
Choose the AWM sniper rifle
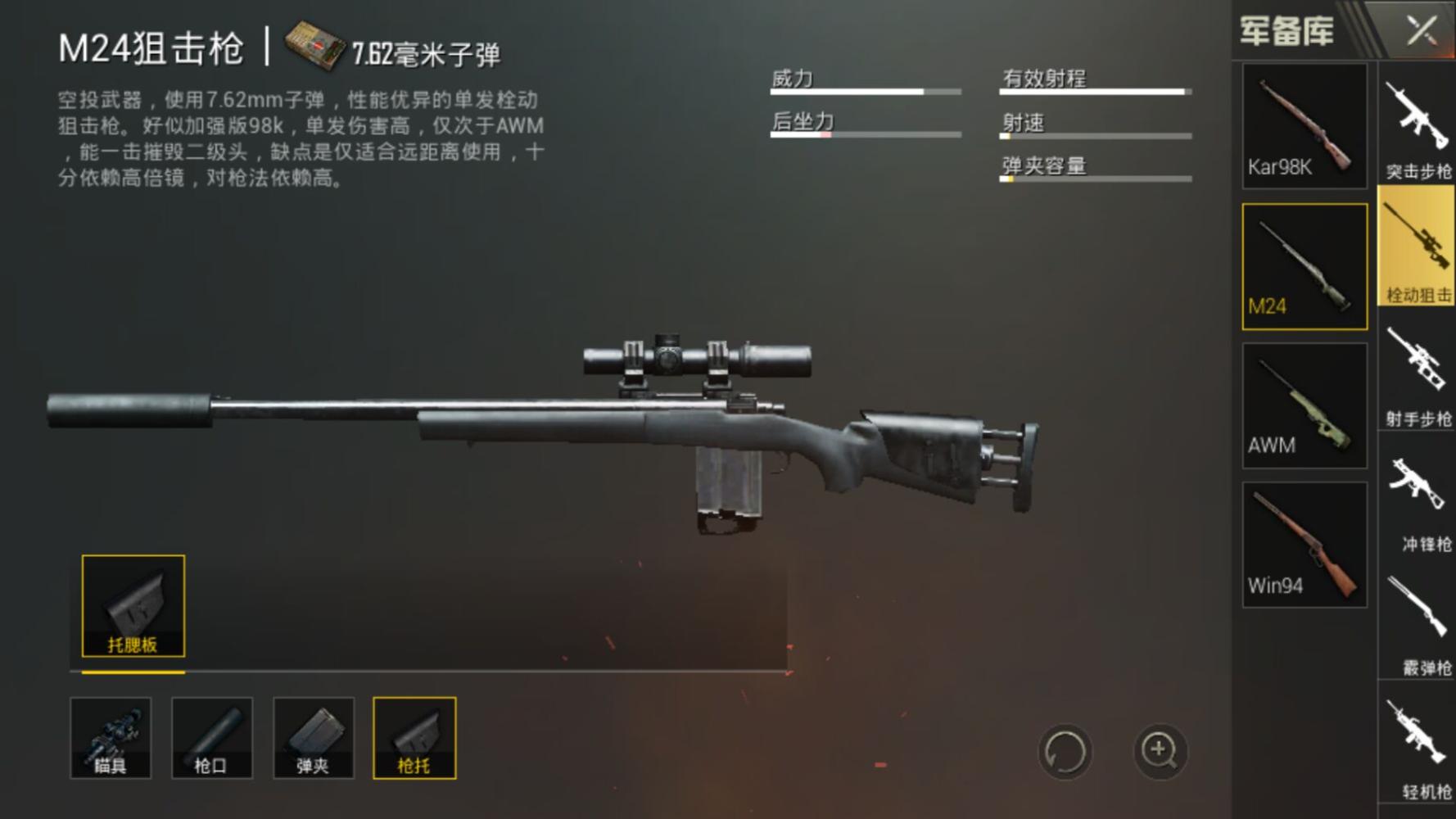tap(1304, 405)
